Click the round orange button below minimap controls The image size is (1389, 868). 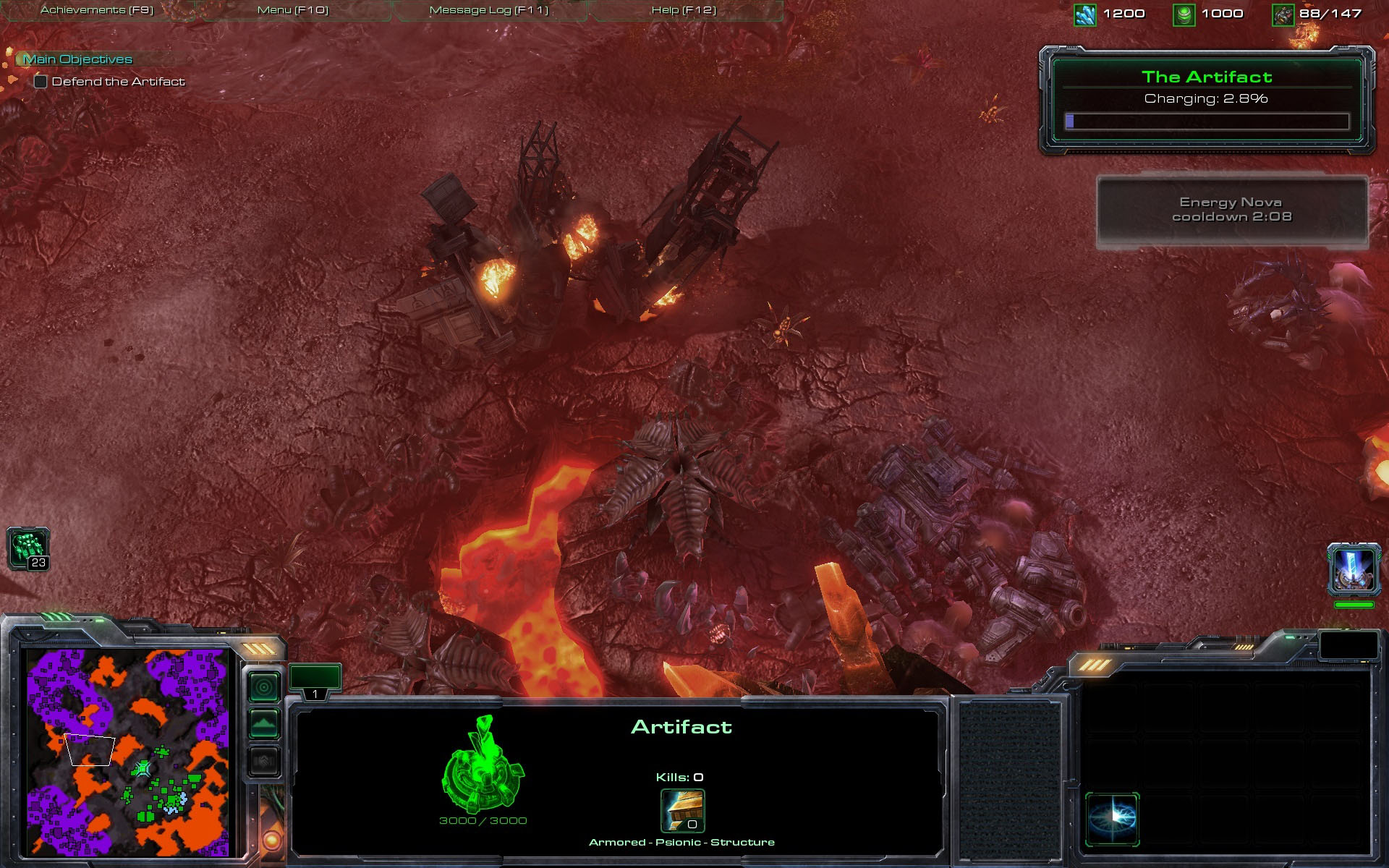click(273, 841)
